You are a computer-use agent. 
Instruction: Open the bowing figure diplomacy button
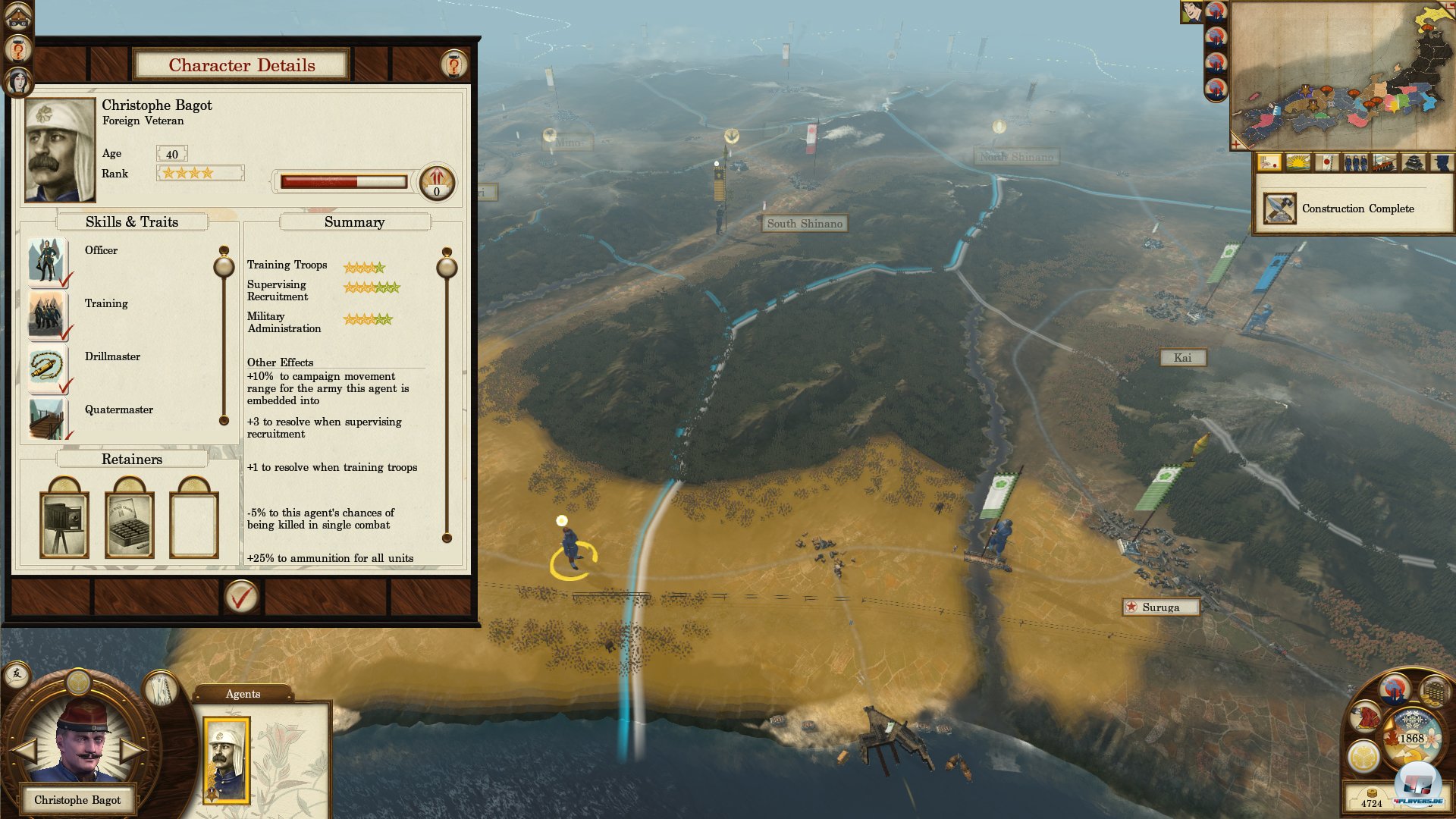pos(1367,717)
